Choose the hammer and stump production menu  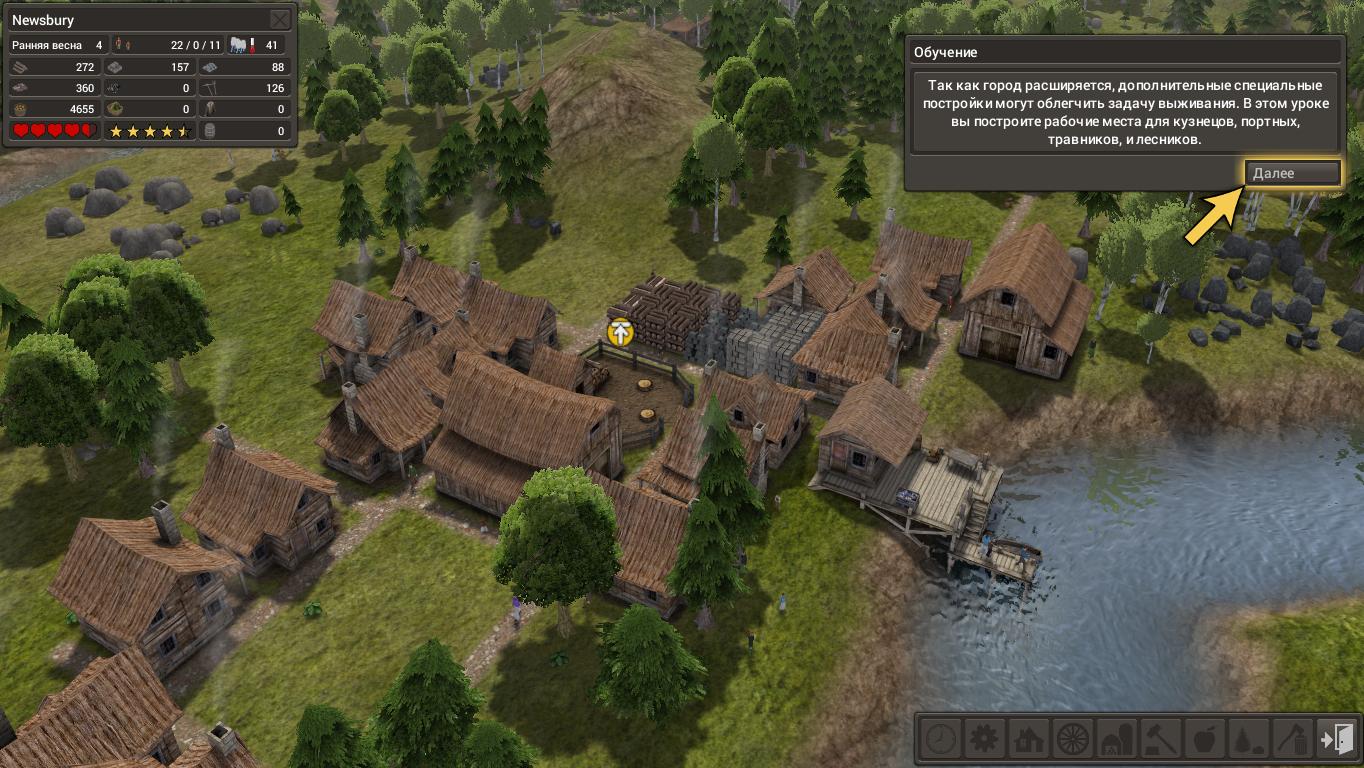[1160, 740]
